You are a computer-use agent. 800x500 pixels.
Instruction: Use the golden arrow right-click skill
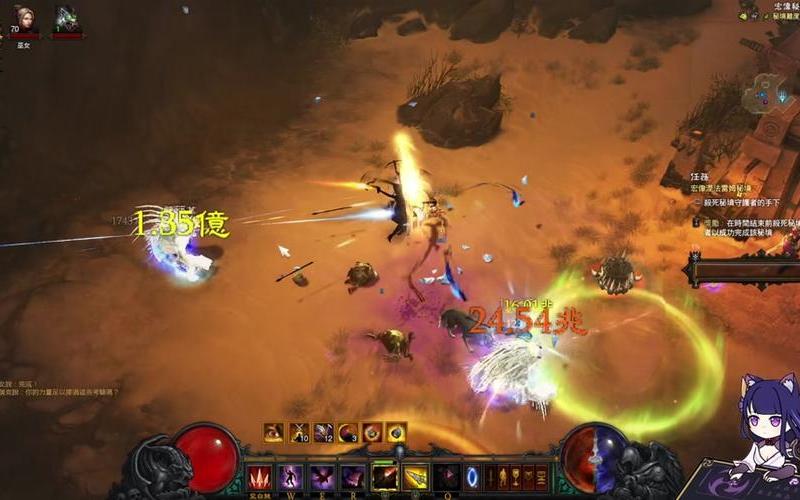click(x=415, y=476)
